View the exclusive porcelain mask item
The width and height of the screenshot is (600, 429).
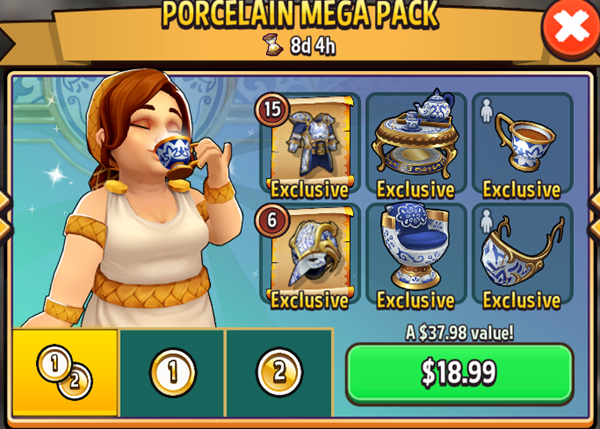click(x=522, y=257)
